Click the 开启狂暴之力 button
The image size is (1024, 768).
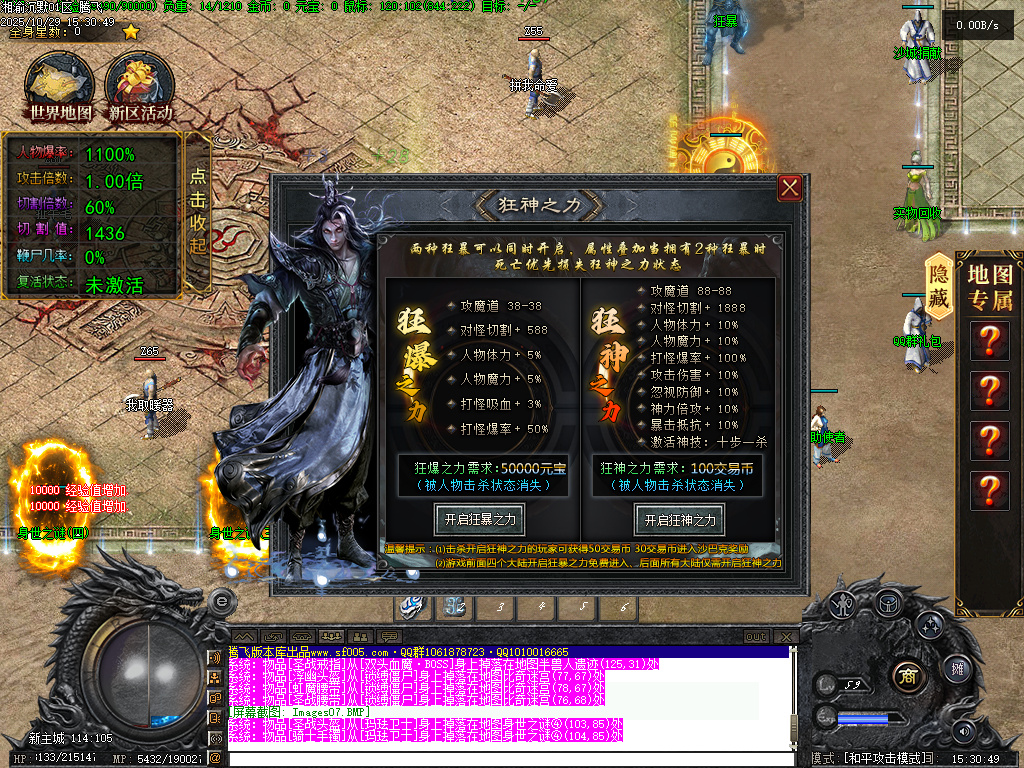click(479, 520)
